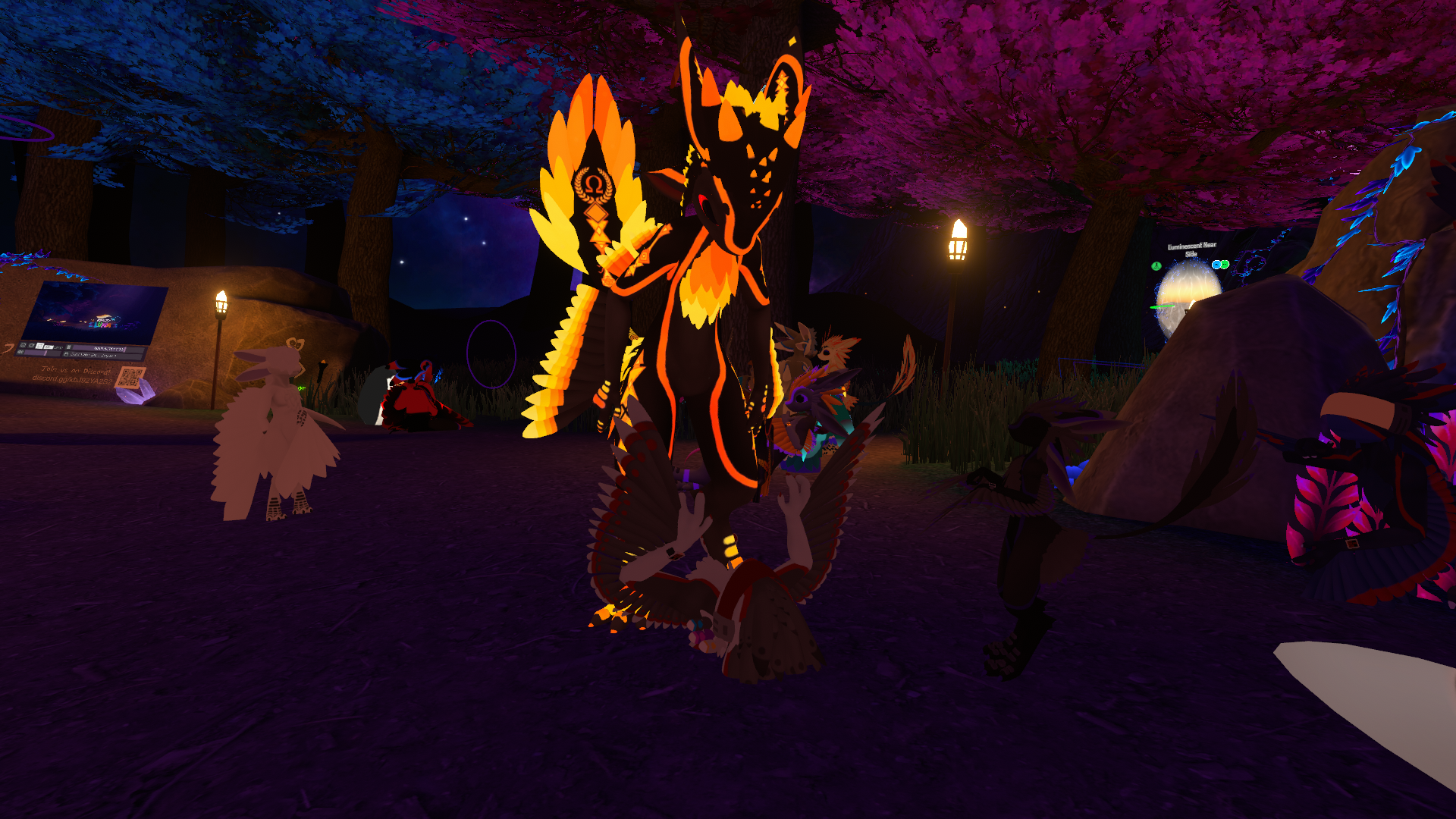Viewport: 1456px width, 819px height.
Task: Click the video player's seek progress bar
Action: pos(108,349)
